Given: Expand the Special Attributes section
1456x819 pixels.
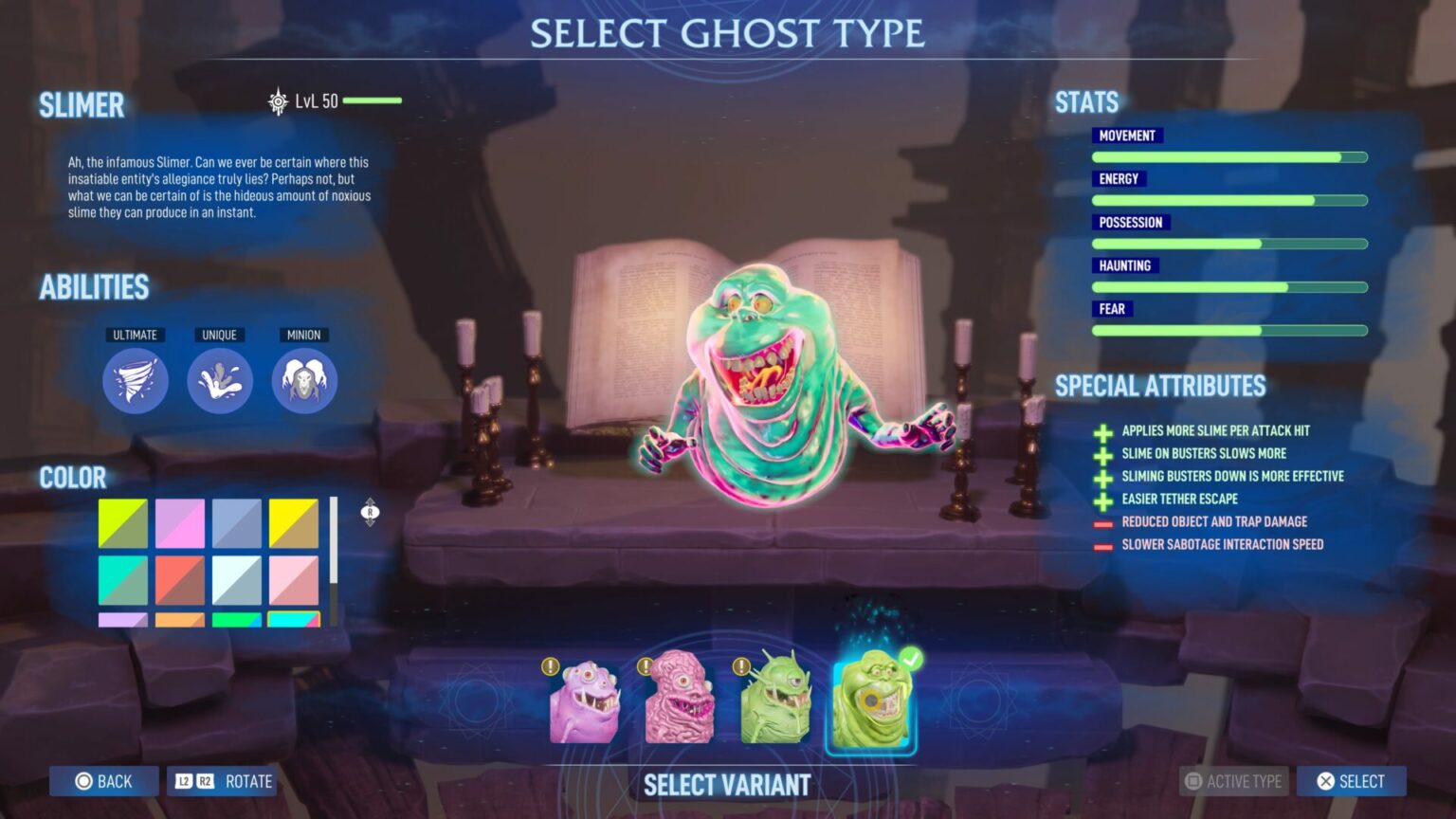Looking at the screenshot, I should click(1160, 386).
